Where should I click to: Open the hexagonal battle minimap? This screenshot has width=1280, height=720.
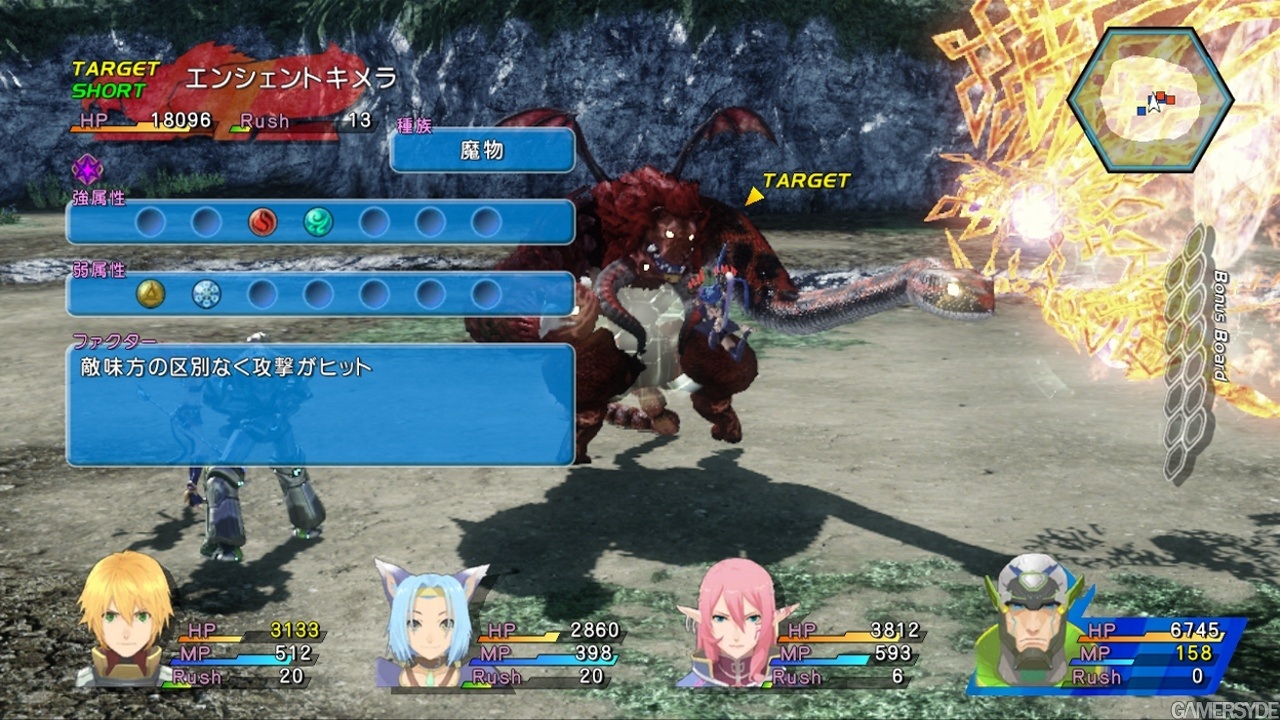1150,99
